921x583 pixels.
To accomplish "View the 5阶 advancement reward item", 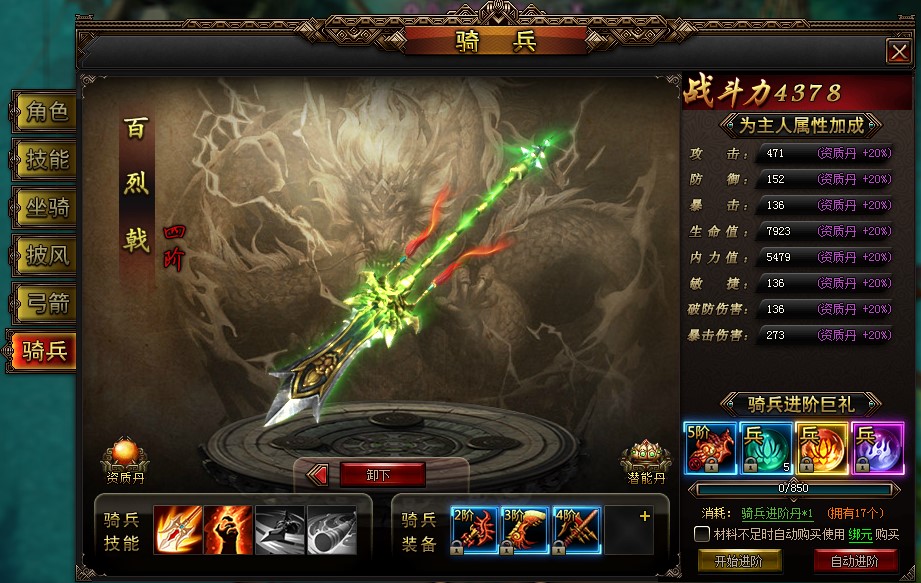I will click(x=708, y=448).
